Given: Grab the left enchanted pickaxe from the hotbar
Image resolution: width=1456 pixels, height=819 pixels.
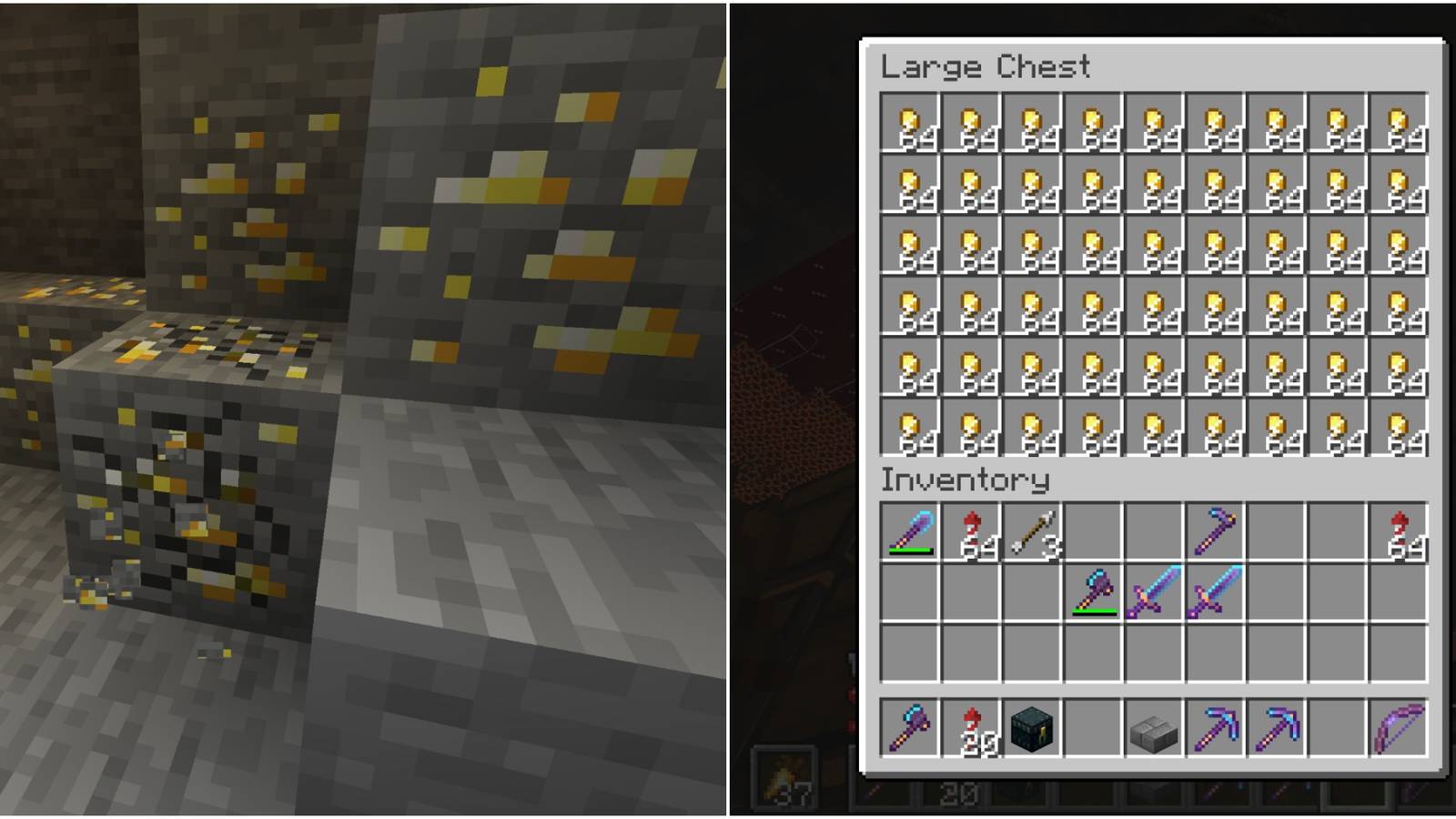Looking at the screenshot, I should click(1217, 728).
